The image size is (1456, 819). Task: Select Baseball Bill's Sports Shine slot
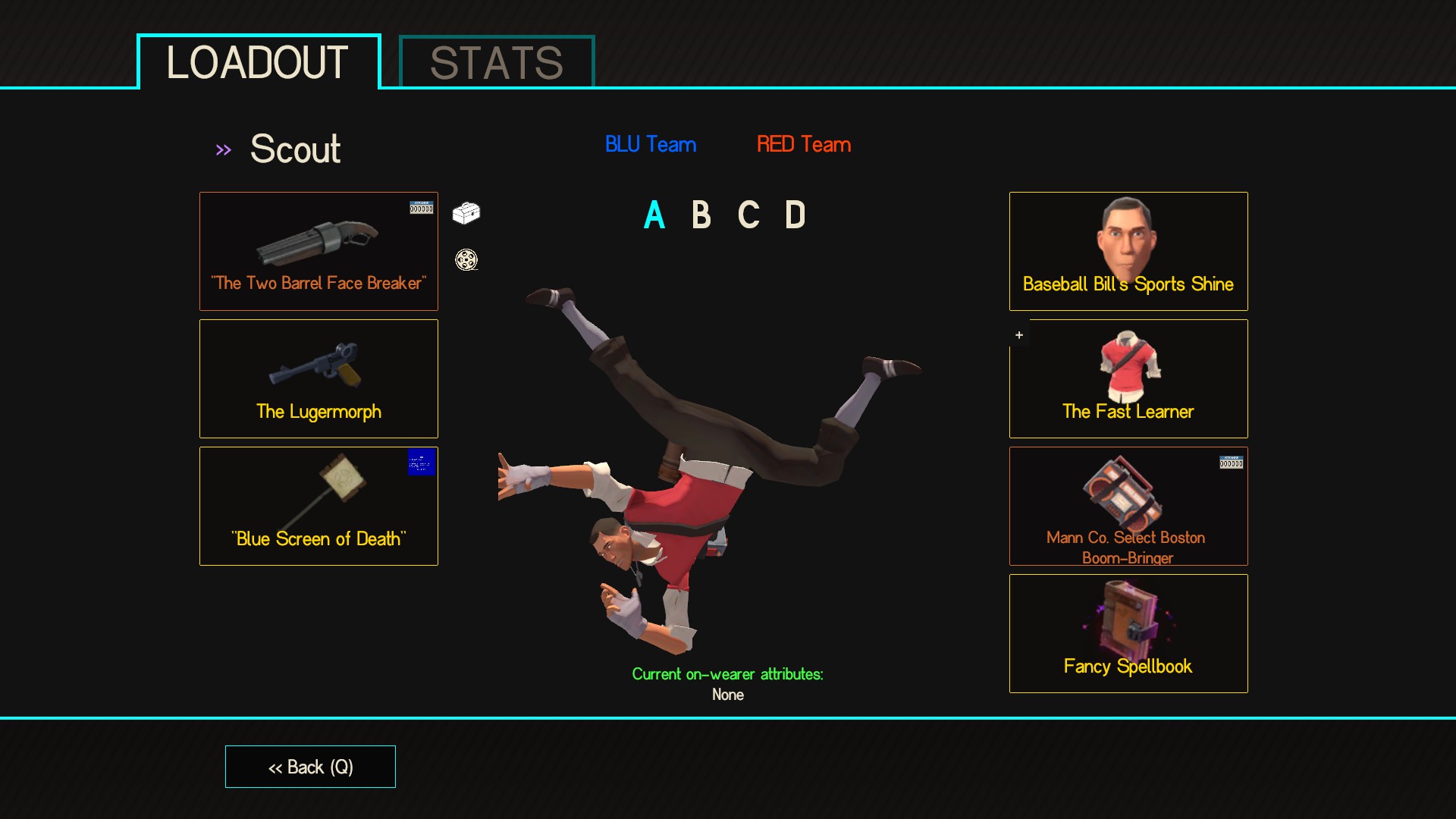pos(1128,251)
